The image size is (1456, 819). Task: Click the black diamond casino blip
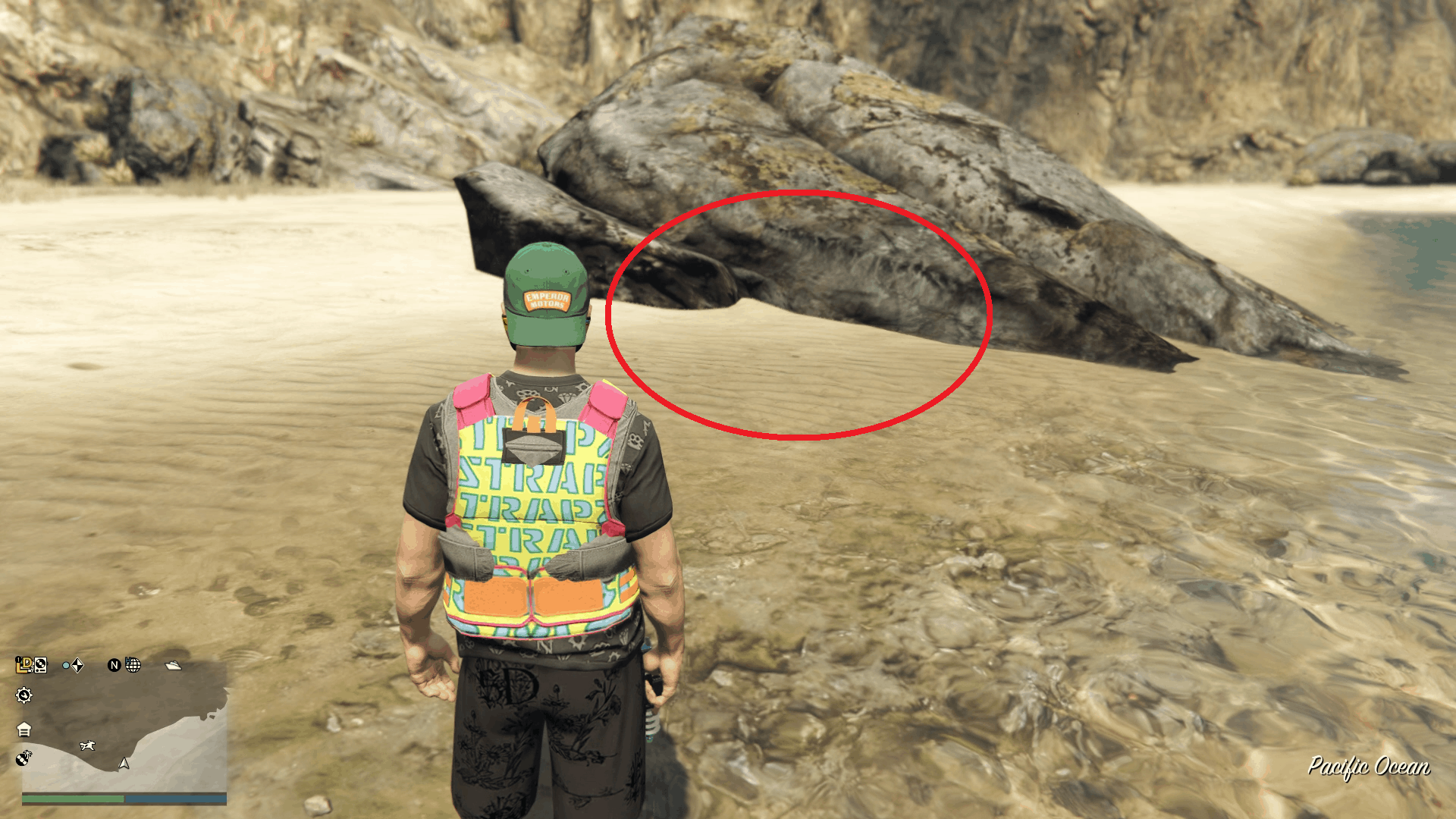(78, 666)
